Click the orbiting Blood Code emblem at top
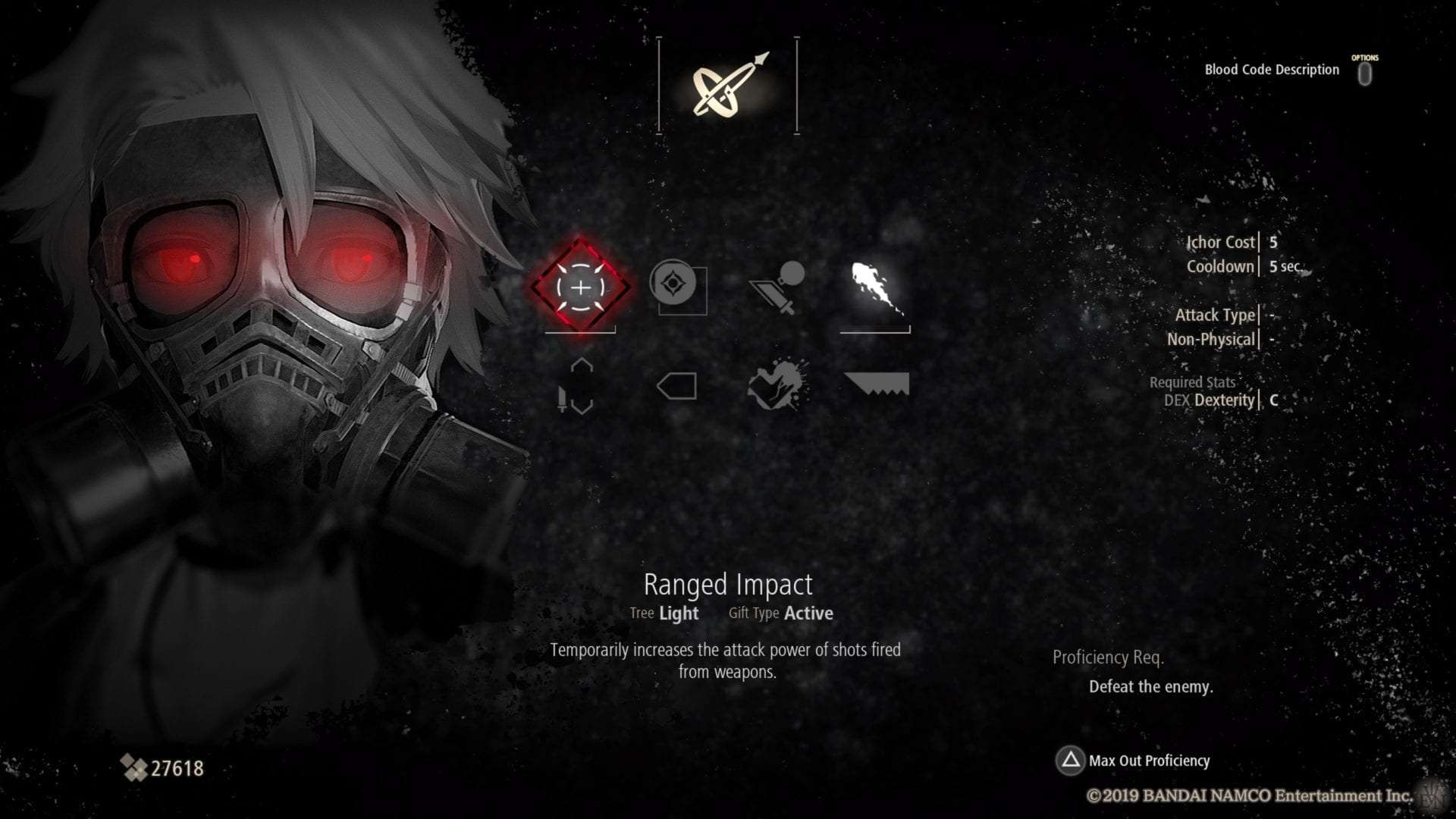The height and width of the screenshot is (819, 1456). 730,86
